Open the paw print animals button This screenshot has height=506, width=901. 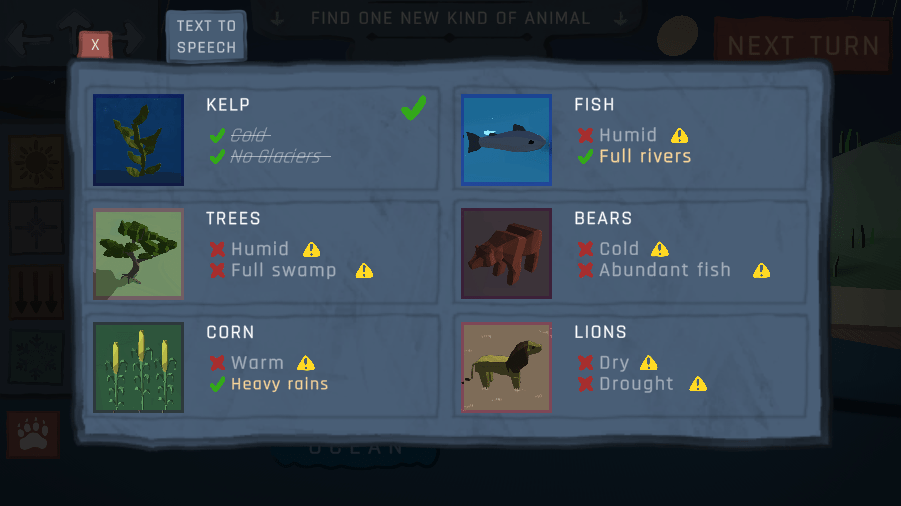33,435
